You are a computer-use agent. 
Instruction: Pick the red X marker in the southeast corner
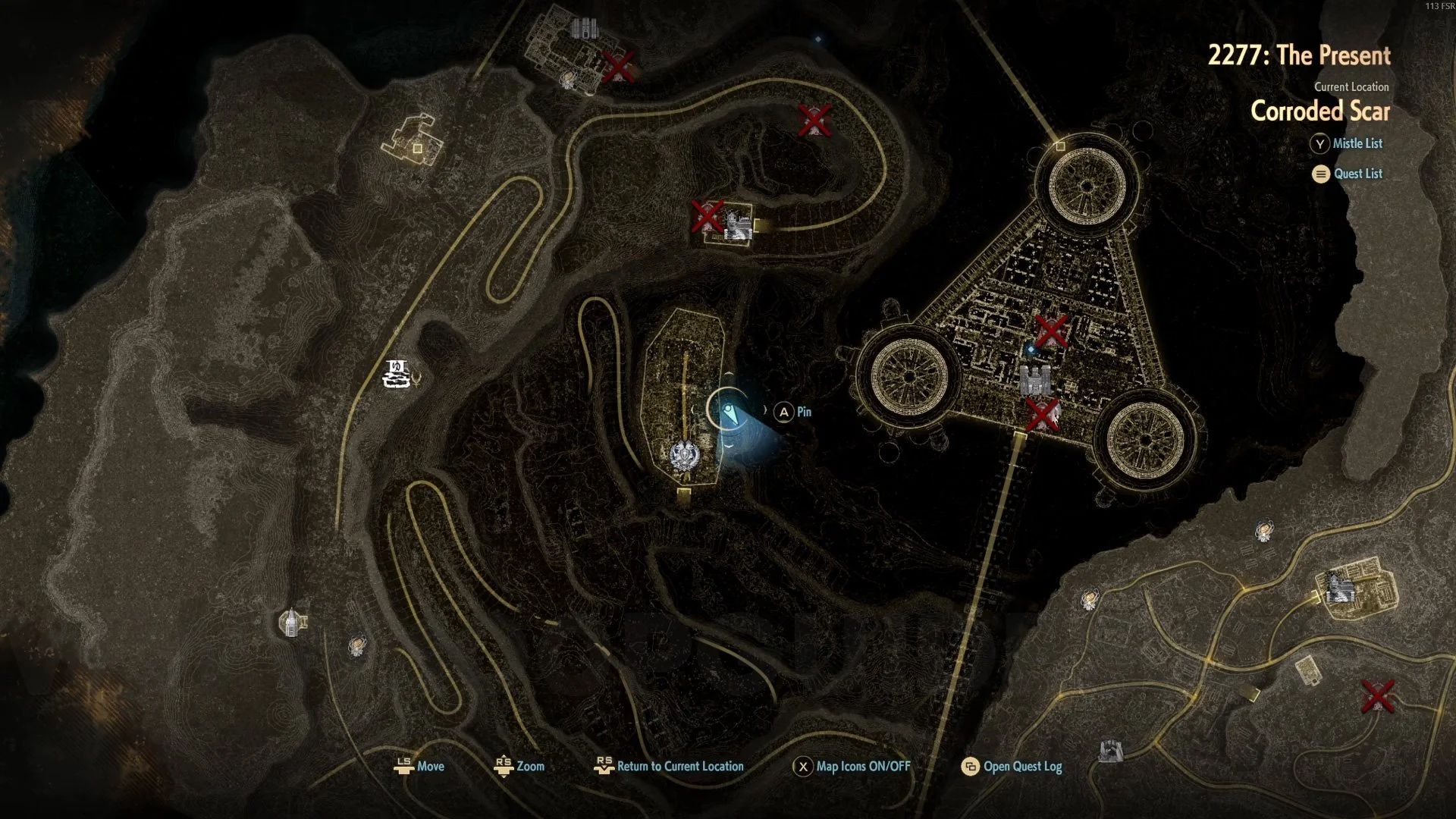pyautogui.click(x=1377, y=696)
